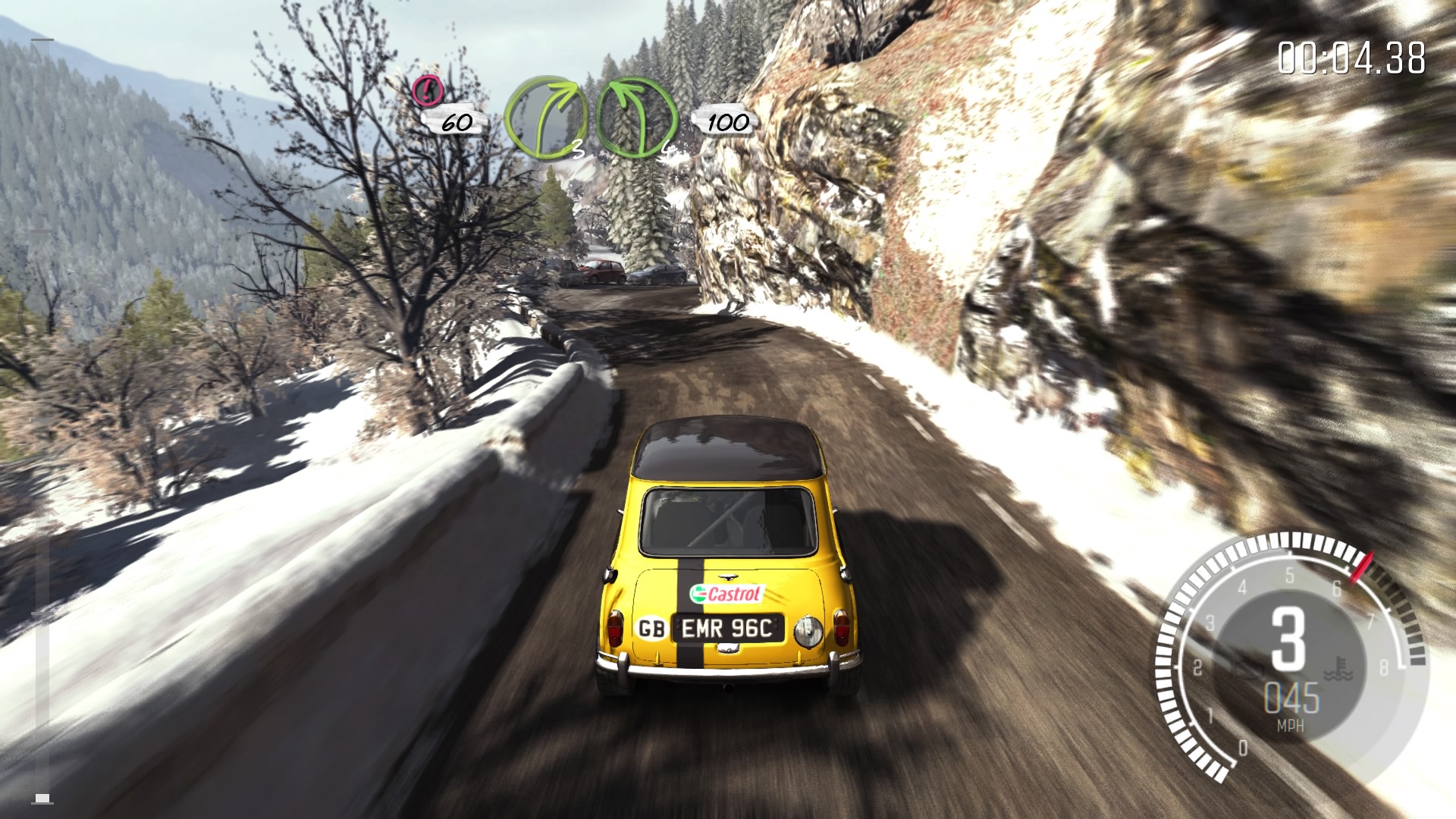Select the right 3 corner pacenote
1456x819 pixels.
546,118
